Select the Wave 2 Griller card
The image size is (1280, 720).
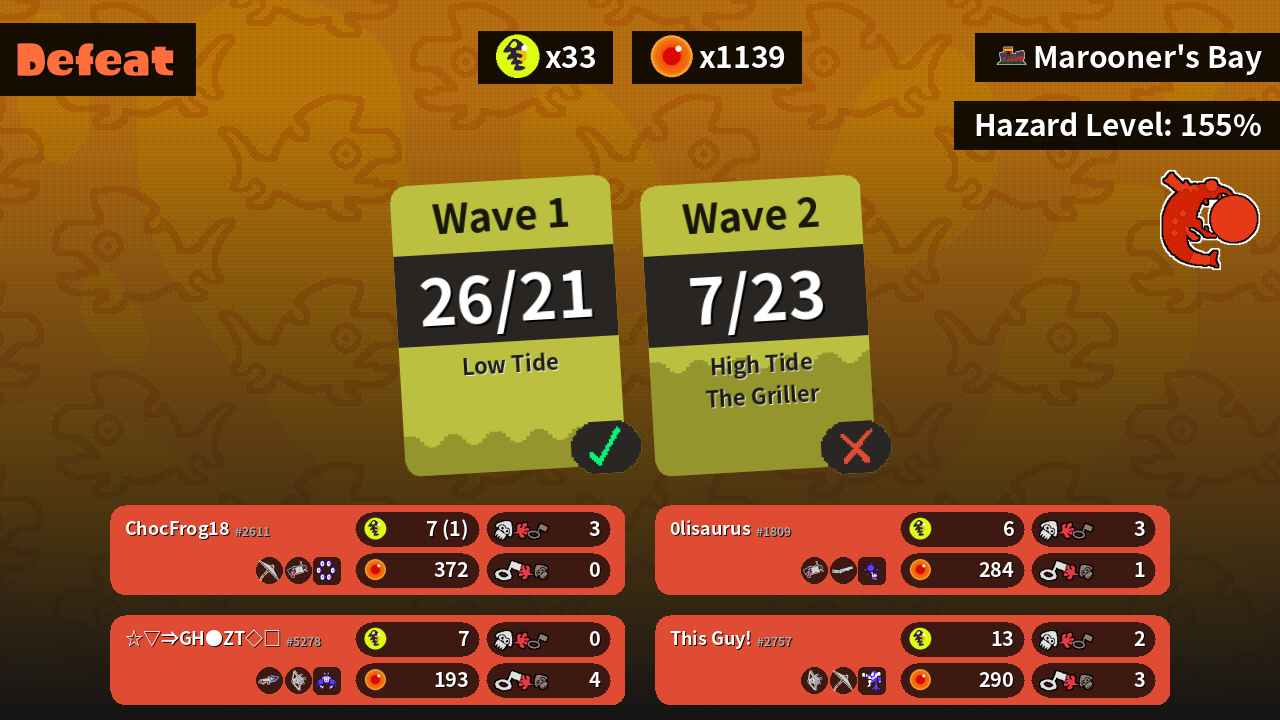tap(758, 325)
